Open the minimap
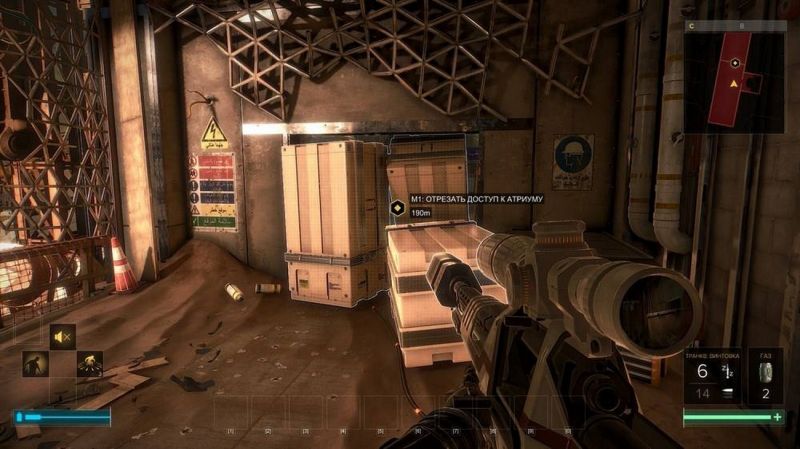The height and width of the screenshot is (449, 800). (737, 77)
